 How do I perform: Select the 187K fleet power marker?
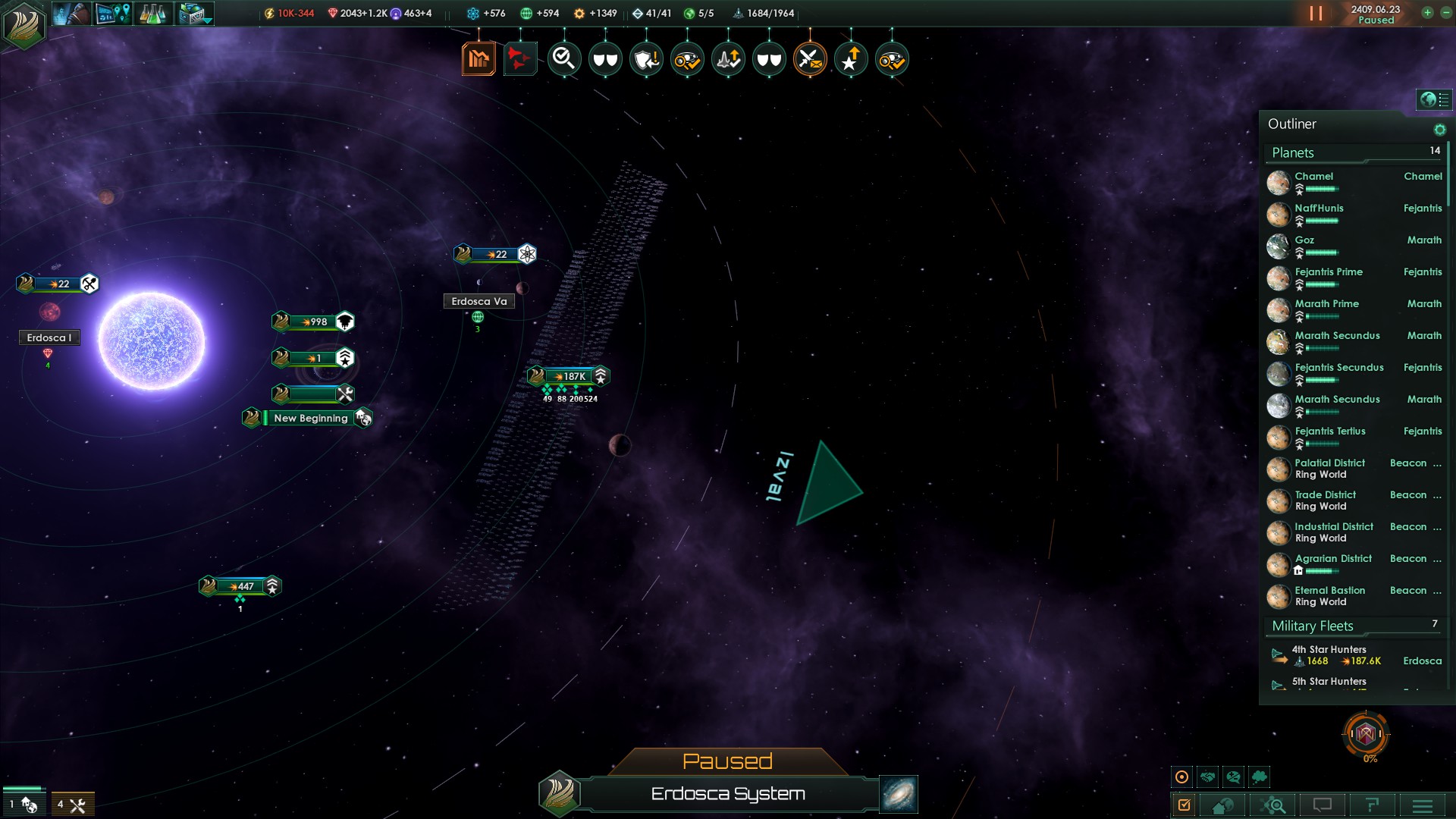pos(570,376)
